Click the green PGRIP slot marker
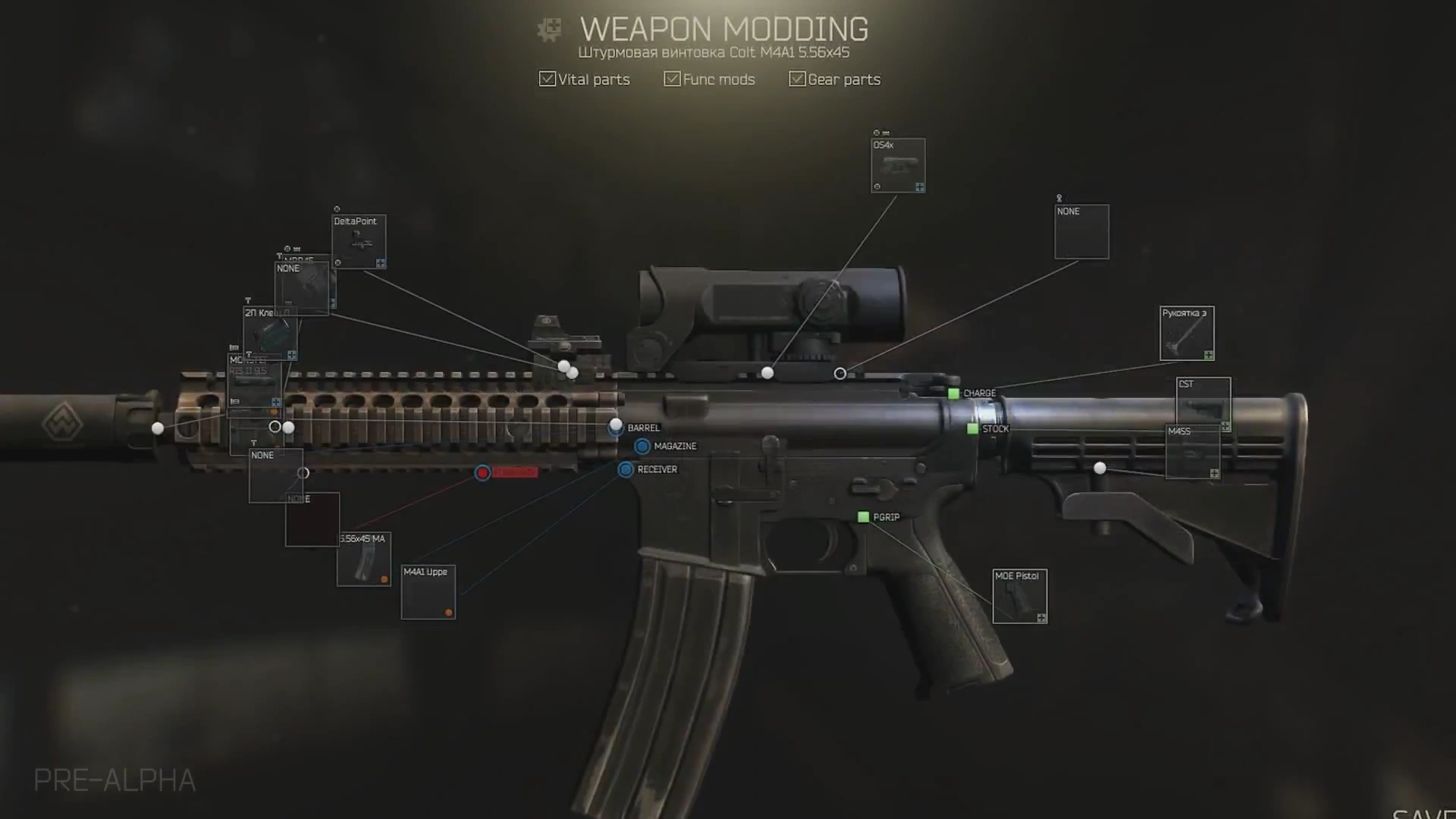This screenshot has height=819, width=1456. [864, 517]
